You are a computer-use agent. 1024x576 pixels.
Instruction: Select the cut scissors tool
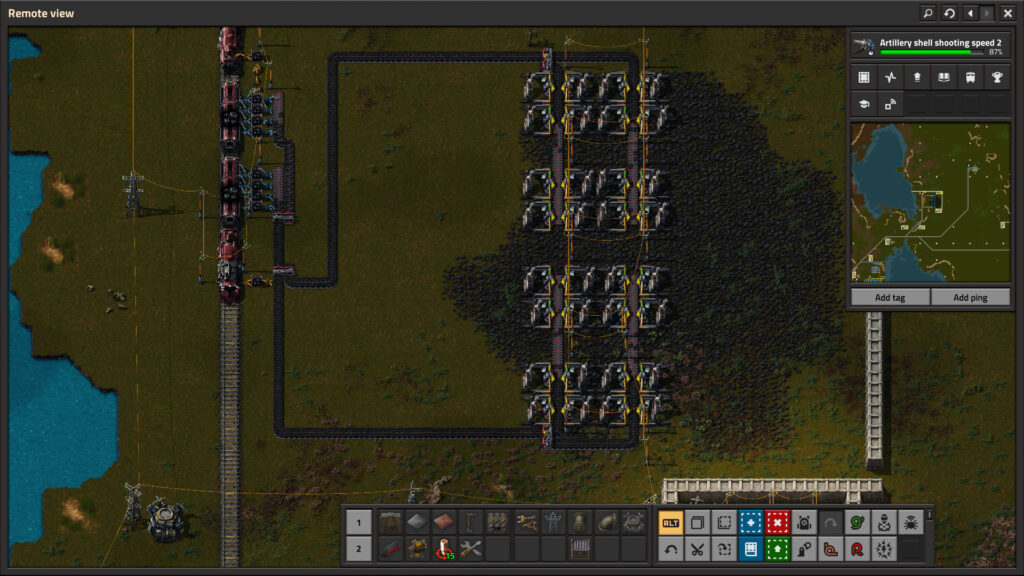click(697, 548)
